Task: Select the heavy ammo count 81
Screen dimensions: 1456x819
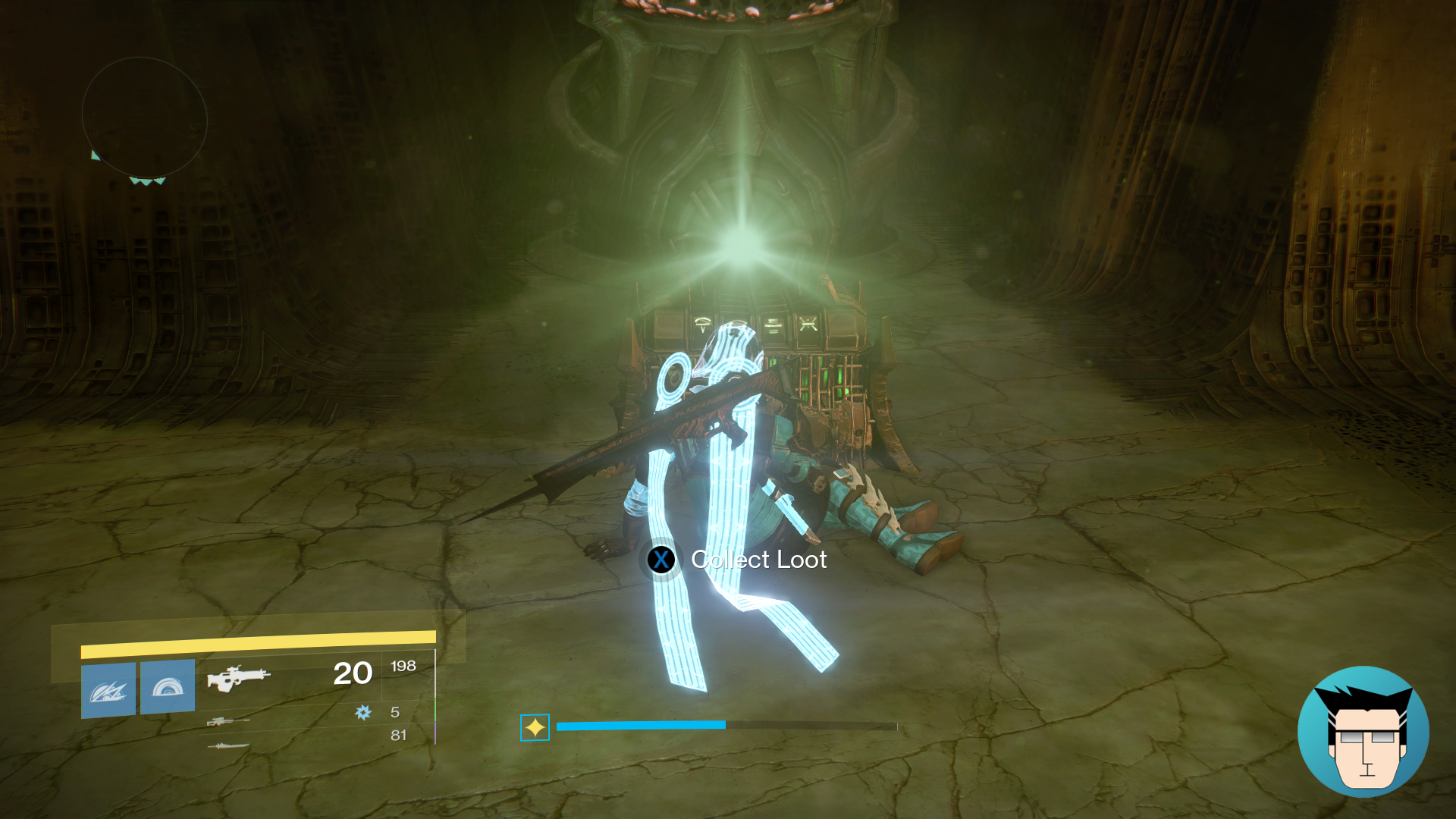Action: 400,735
